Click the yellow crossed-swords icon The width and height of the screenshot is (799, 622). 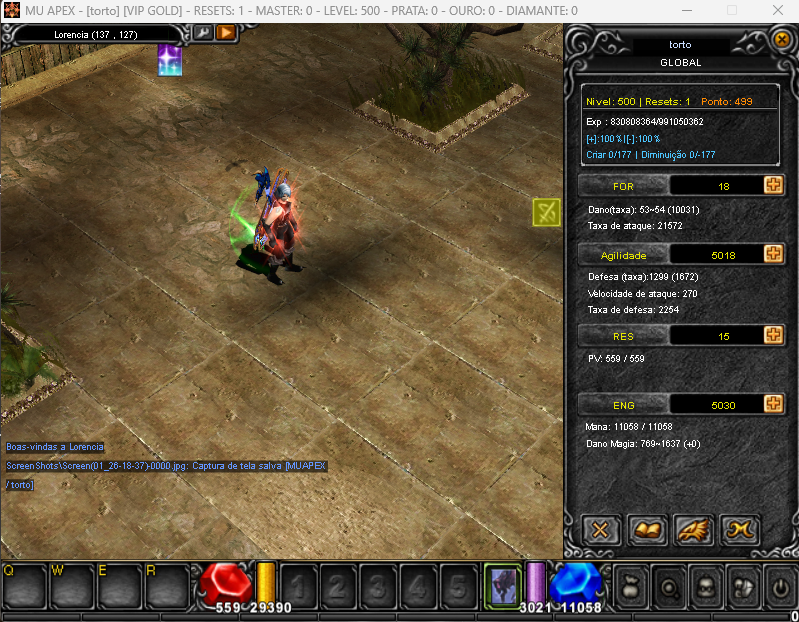click(x=546, y=211)
